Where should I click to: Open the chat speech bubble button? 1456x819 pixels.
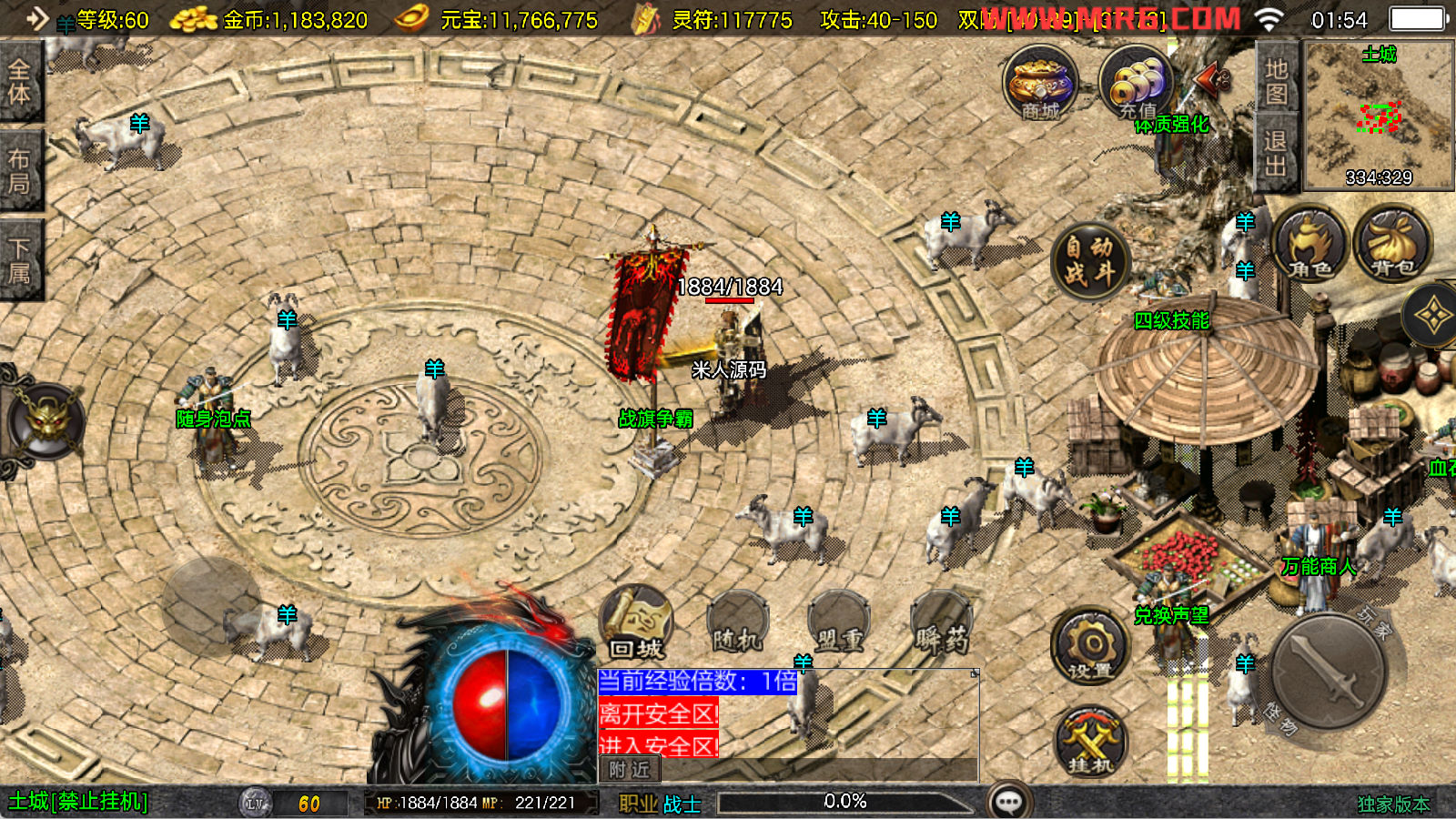click(x=1009, y=802)
